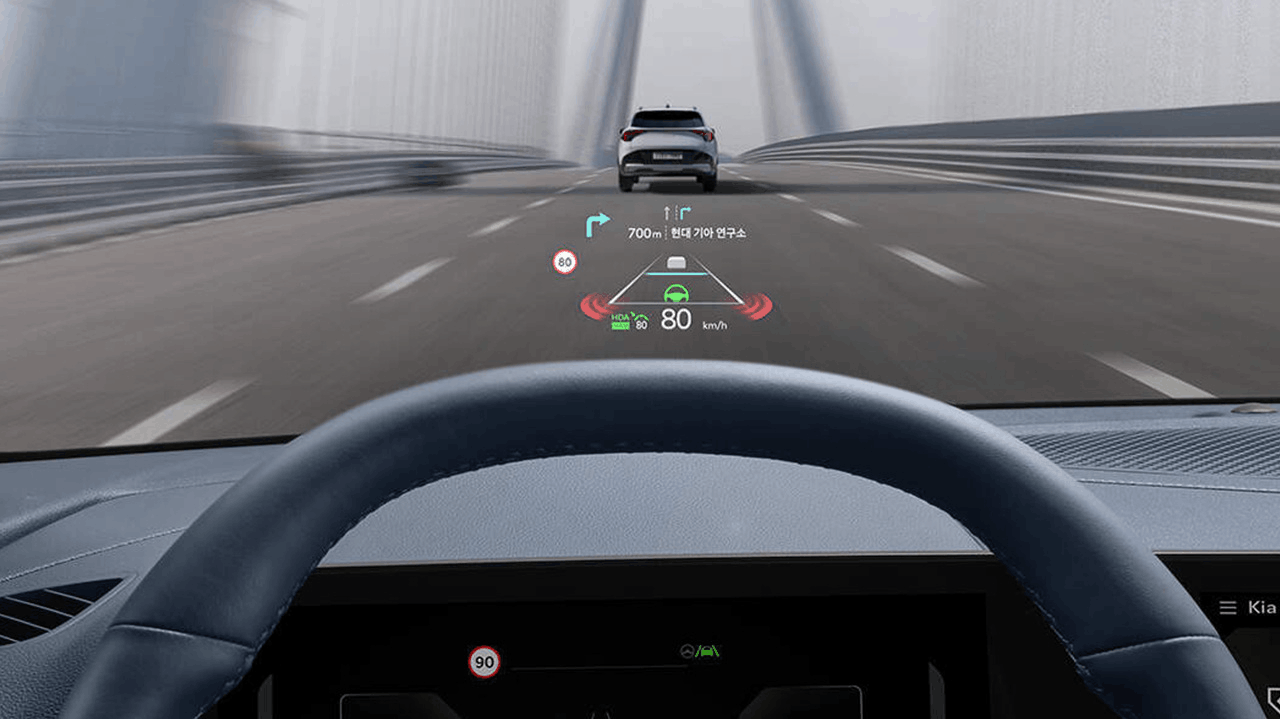The image size is (1280, 719).
Task: Open the hamburger menu beside Kia
Action: 1227,607
